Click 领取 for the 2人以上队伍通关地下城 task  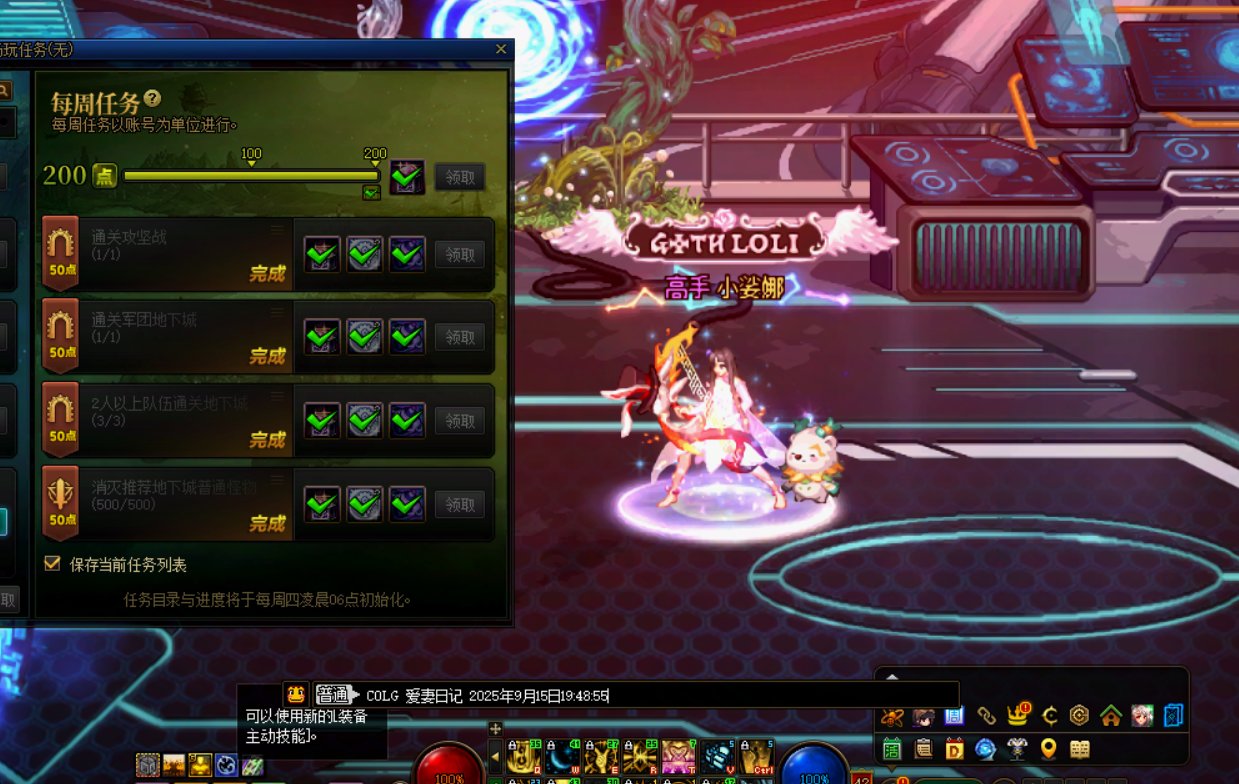pos(460,421)
